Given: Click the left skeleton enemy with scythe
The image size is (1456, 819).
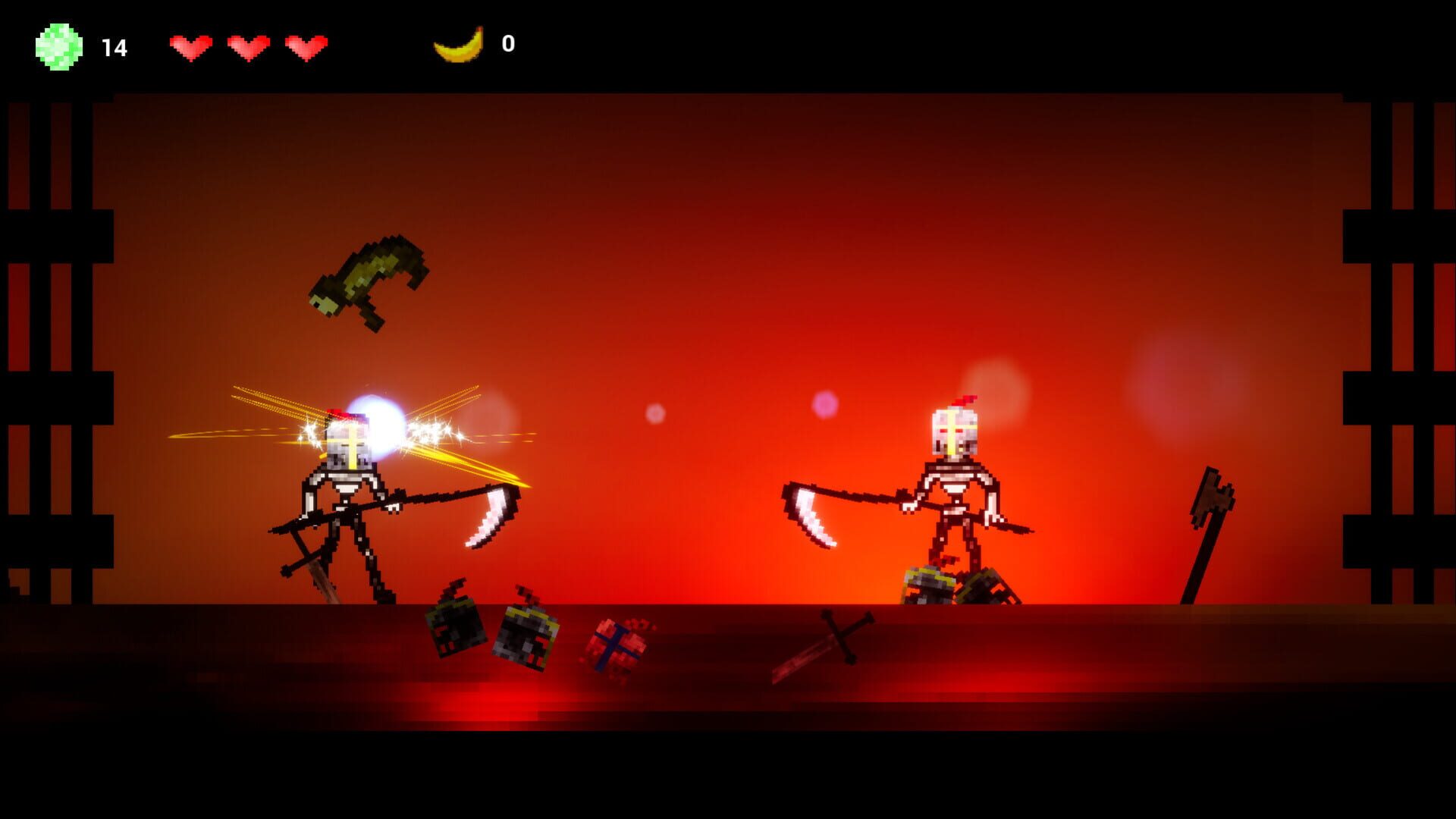Looking at the screenshot, I should click(x=349, y=493).
